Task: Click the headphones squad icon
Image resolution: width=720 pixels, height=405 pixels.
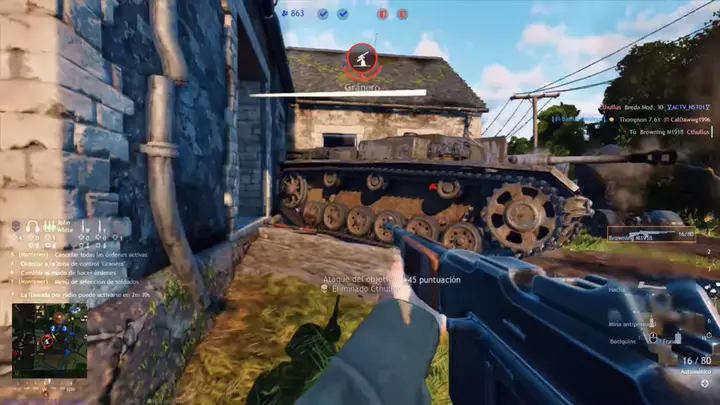Action: (x=33, y=227)
